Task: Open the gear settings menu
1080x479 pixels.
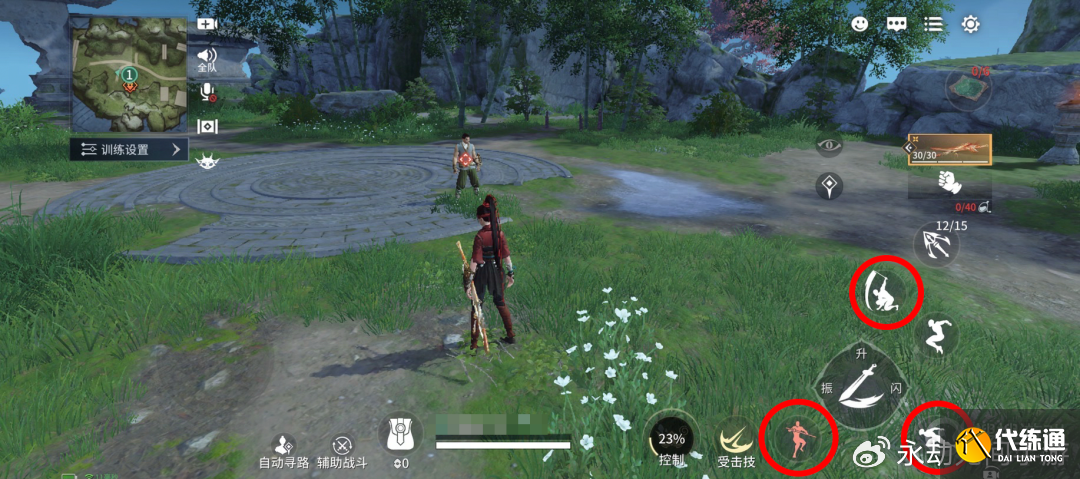Action: tap(970, 24)
